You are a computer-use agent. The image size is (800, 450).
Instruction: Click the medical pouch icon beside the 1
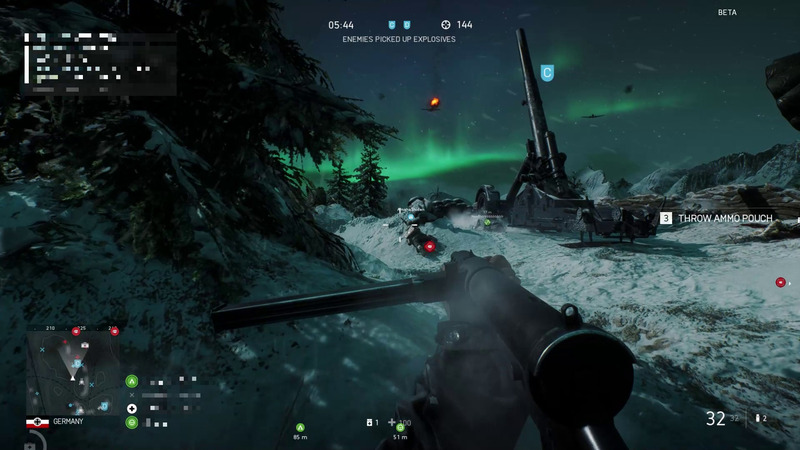[370, 423]
